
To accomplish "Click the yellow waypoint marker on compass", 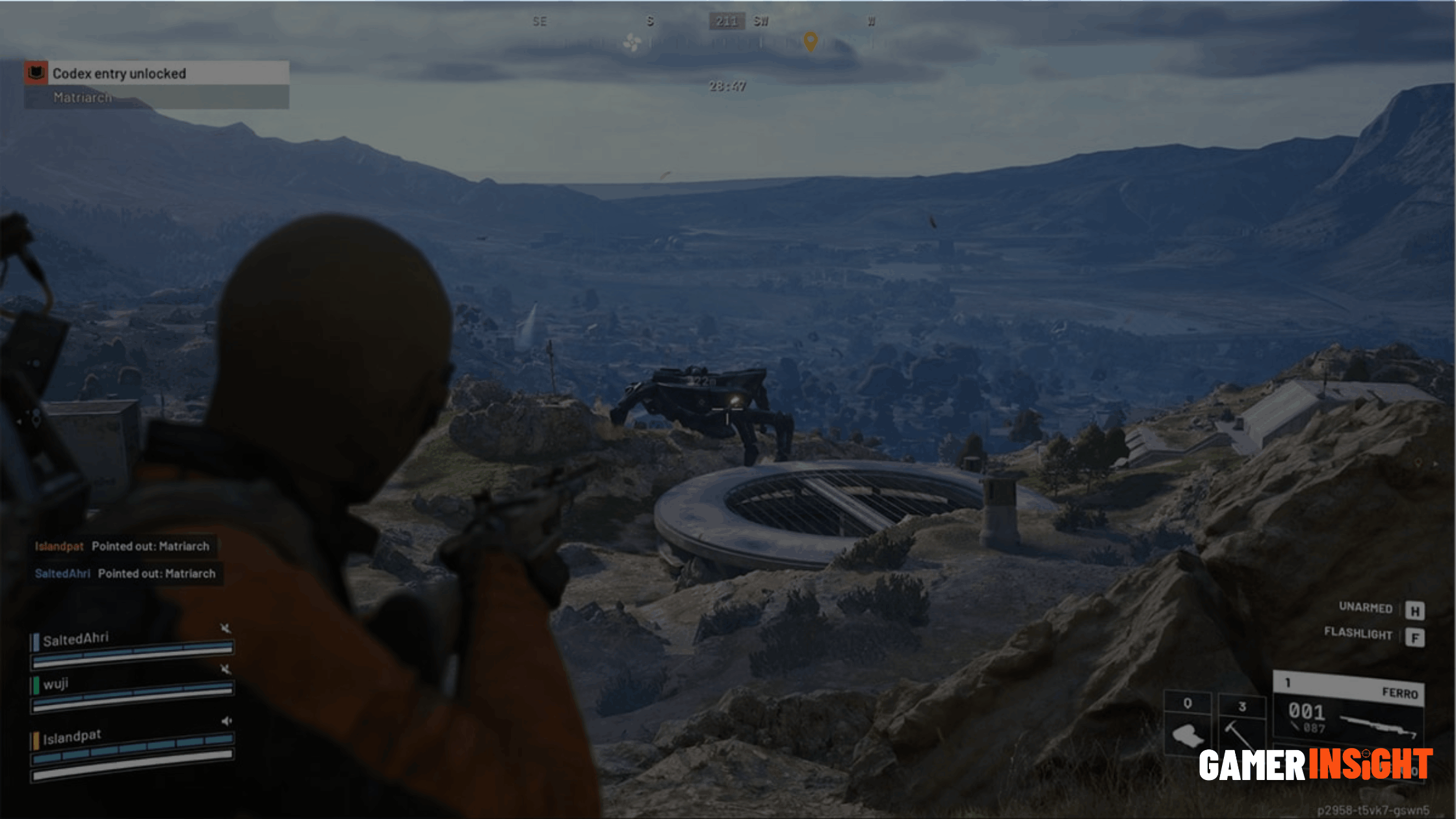I will pos(810,42).
